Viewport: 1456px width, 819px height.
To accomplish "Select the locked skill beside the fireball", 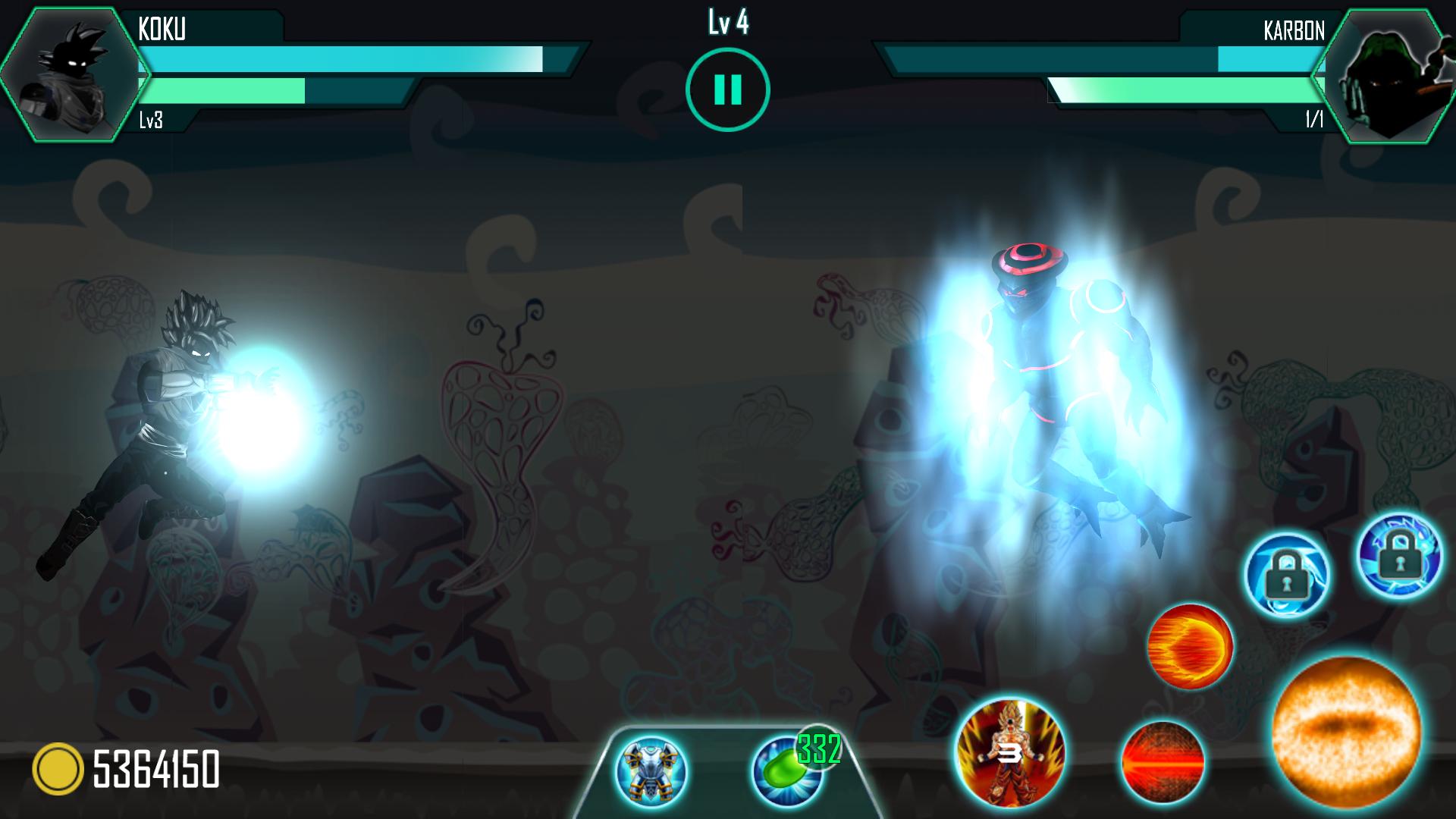I will [x=1286, y=574].
